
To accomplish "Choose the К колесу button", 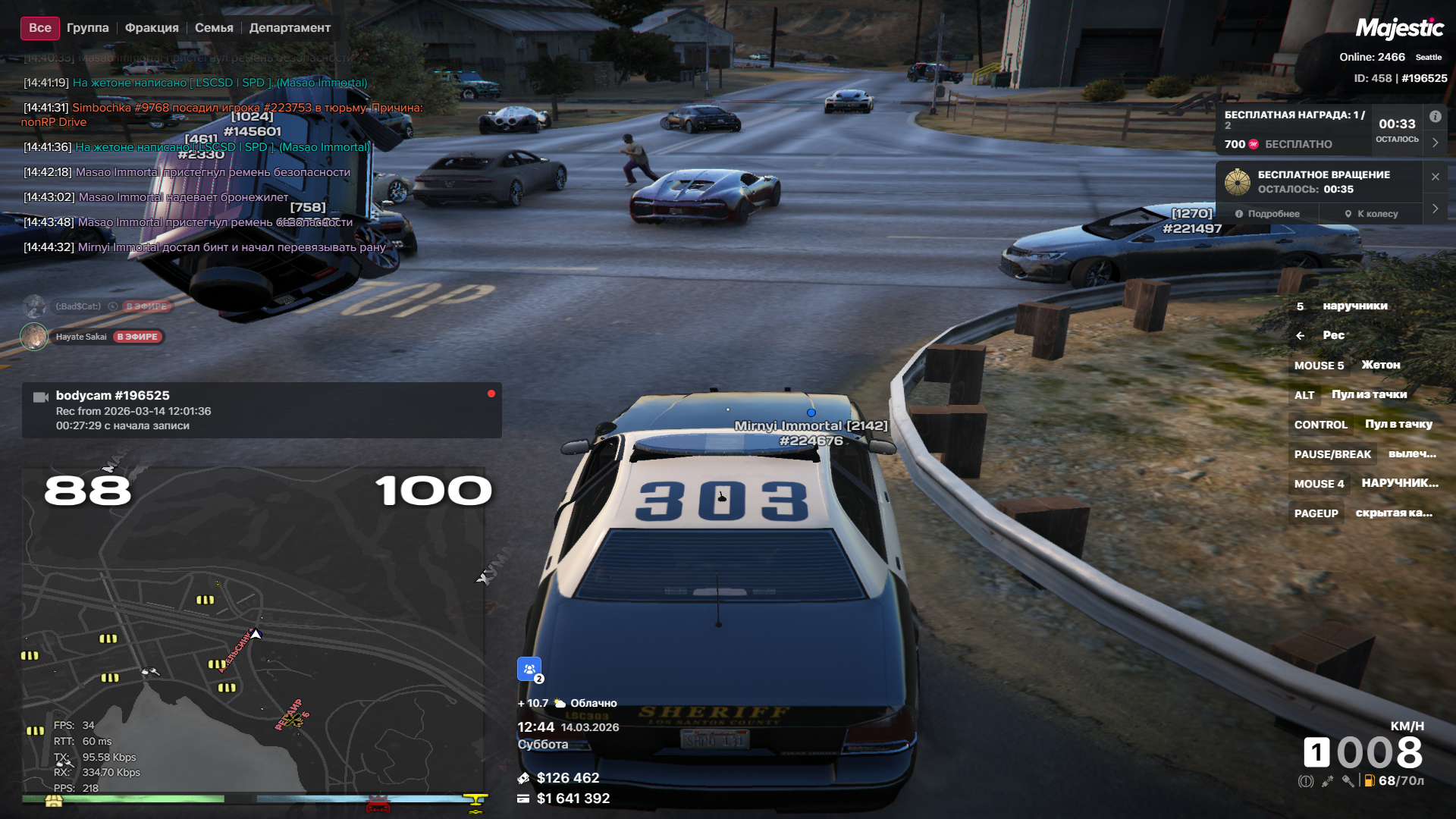I will click(x=1371, y=214).
